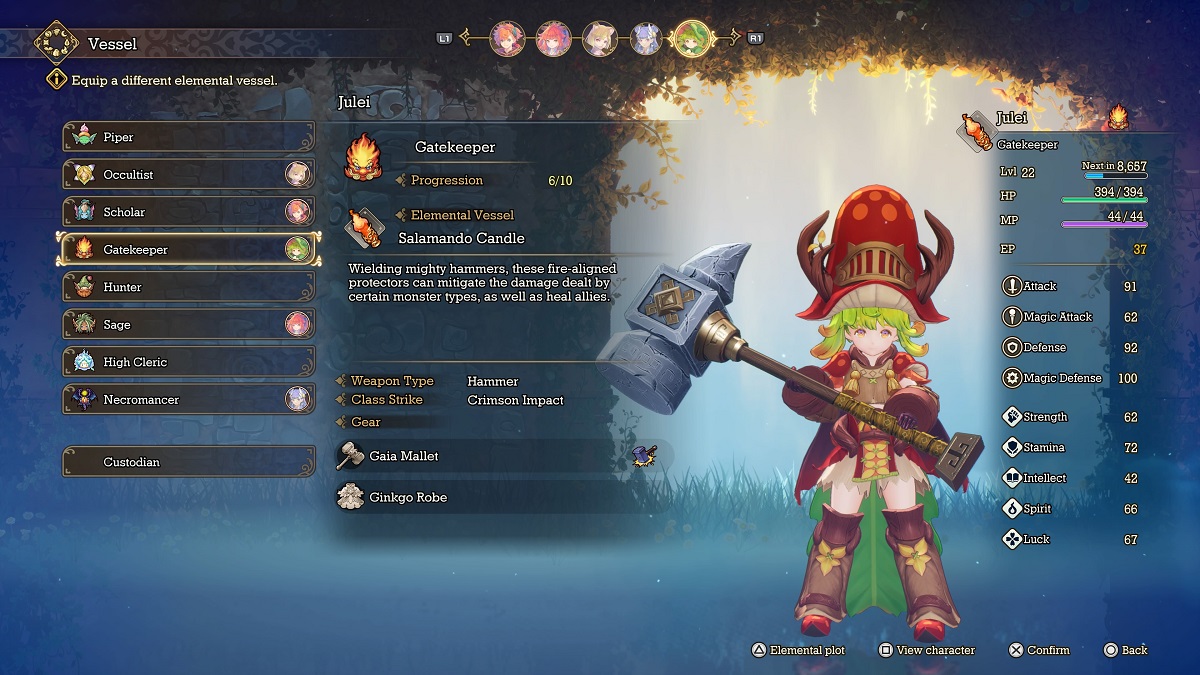Switch to the orange-haired character portrait
Image resolution: width=1200 pixels, height=675 pixels.
pos(507,39)
